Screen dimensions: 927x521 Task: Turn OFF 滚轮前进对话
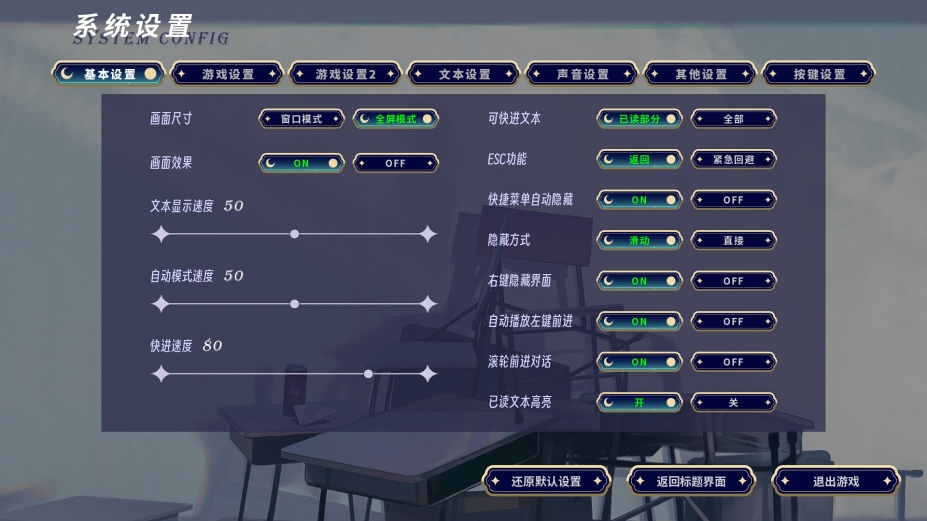[733, 362]
